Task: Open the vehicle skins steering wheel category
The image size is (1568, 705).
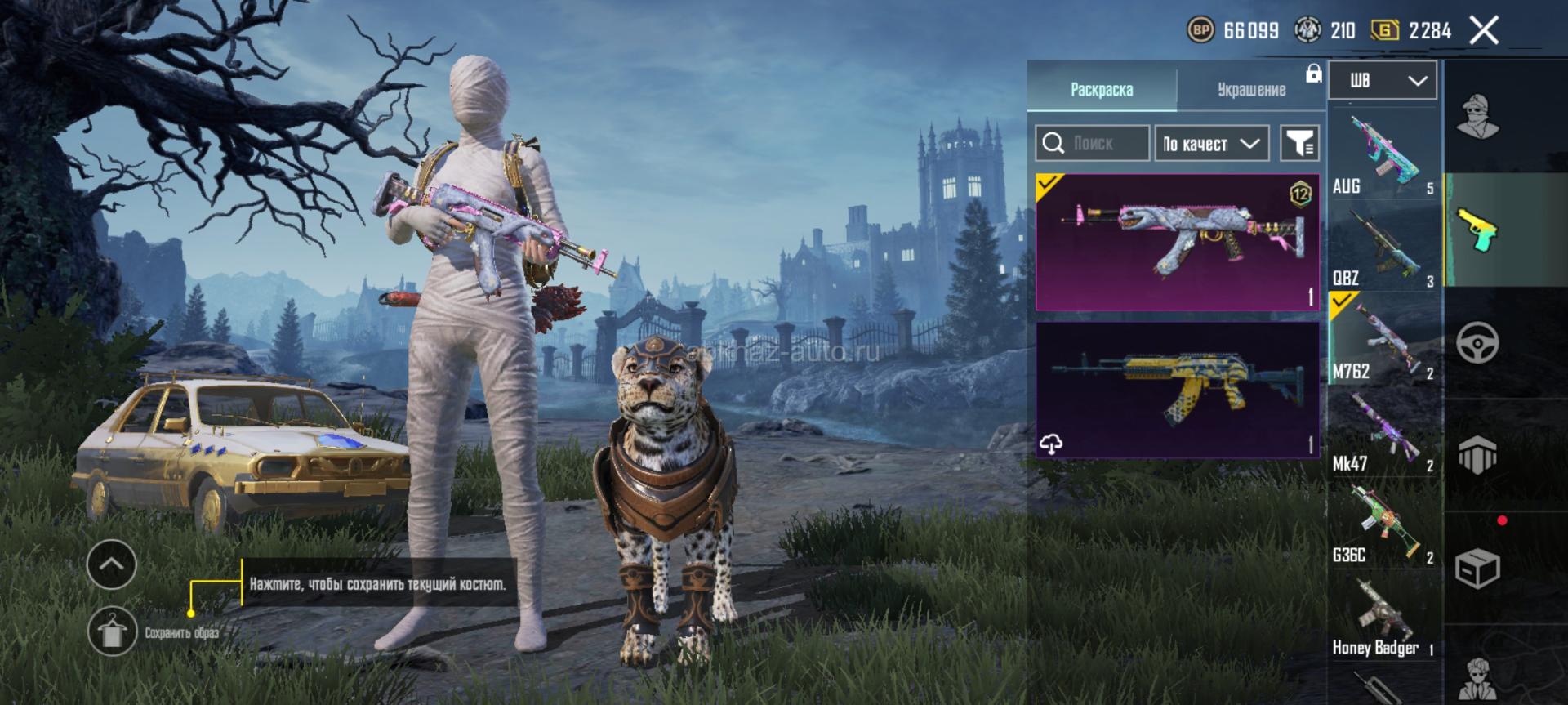Action: point(1477,342)
